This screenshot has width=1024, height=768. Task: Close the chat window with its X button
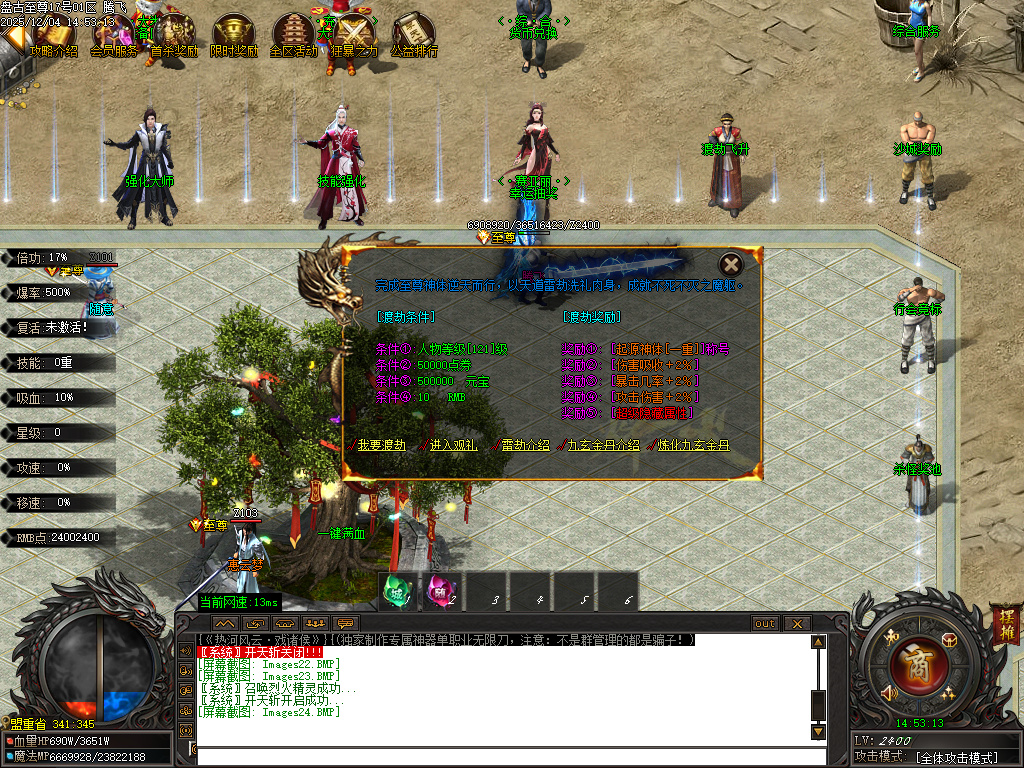click(796, 624)
